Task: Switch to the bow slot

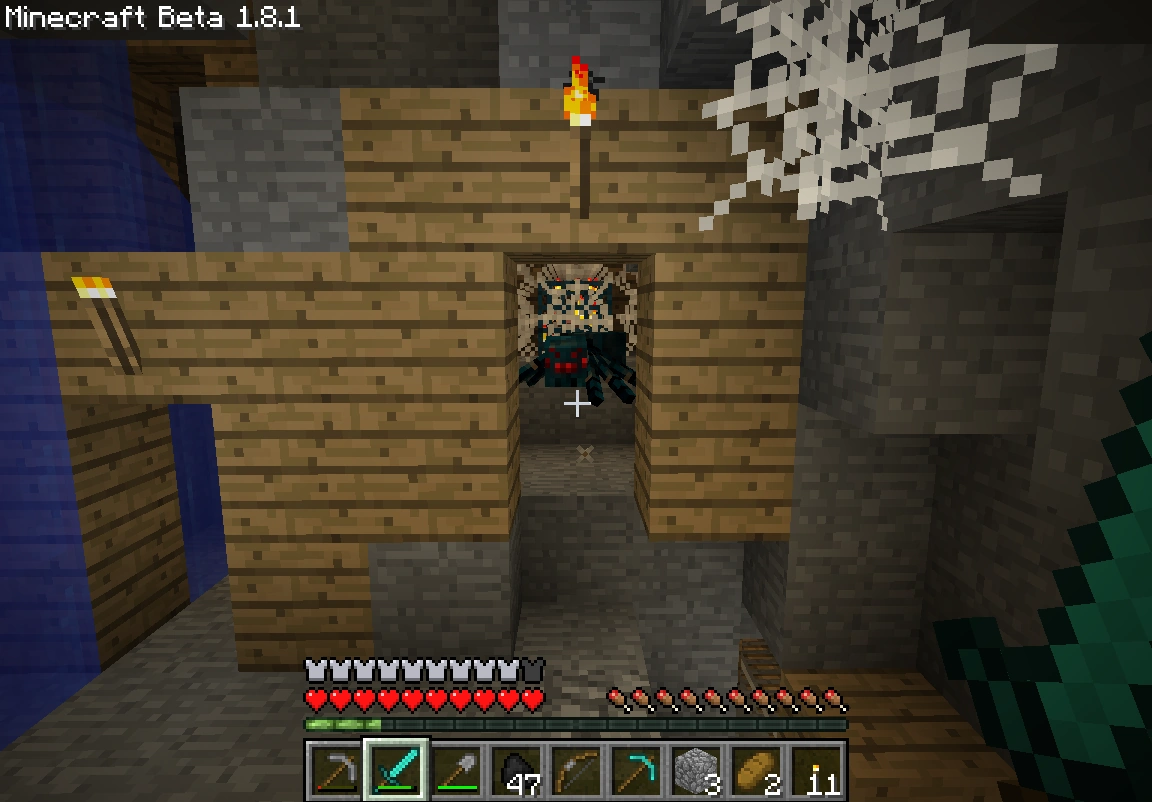Action: click(576, 772)
